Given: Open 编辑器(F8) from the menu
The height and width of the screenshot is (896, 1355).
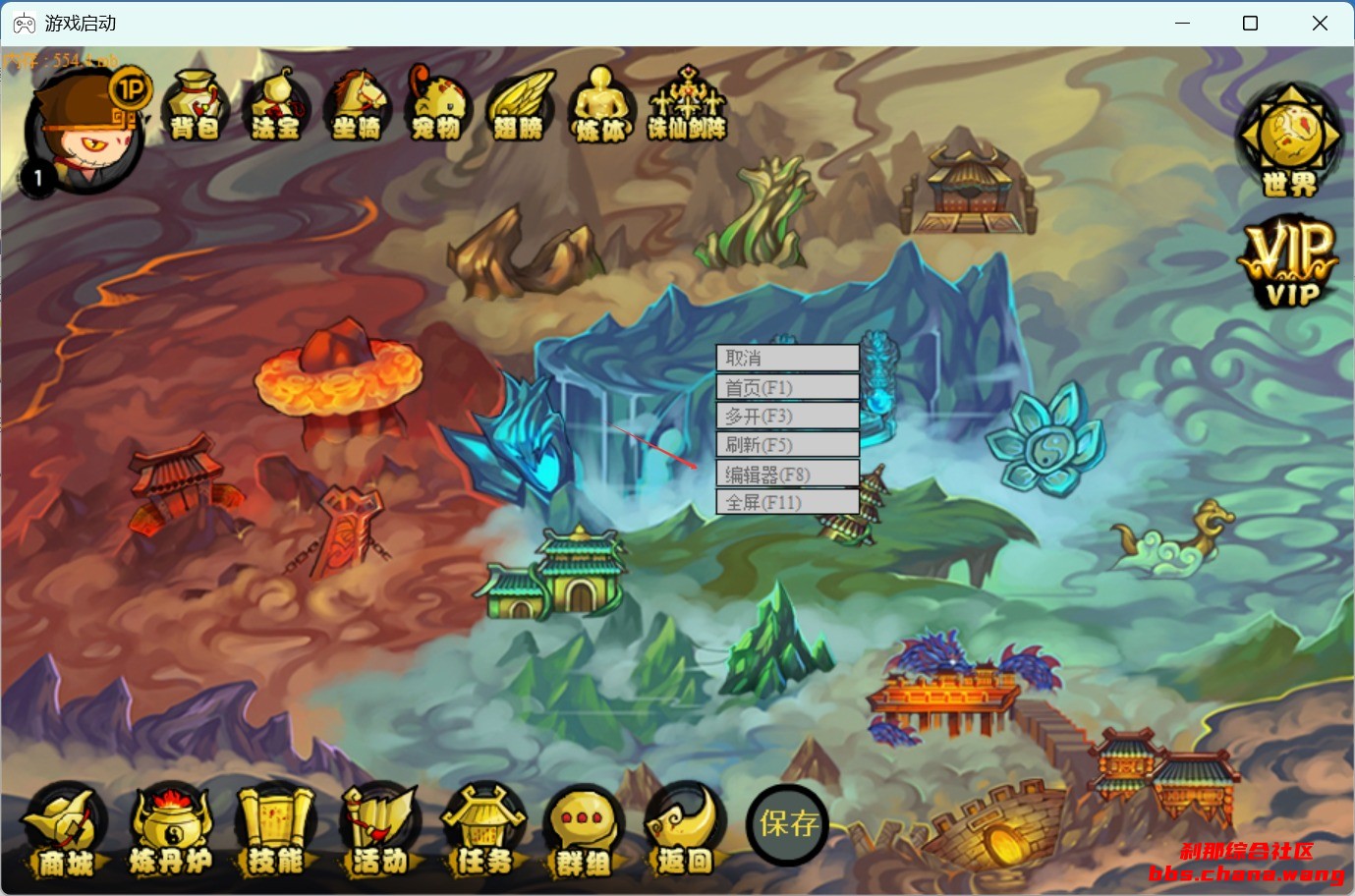Looking at the screenshot, I should click(787, 475).
